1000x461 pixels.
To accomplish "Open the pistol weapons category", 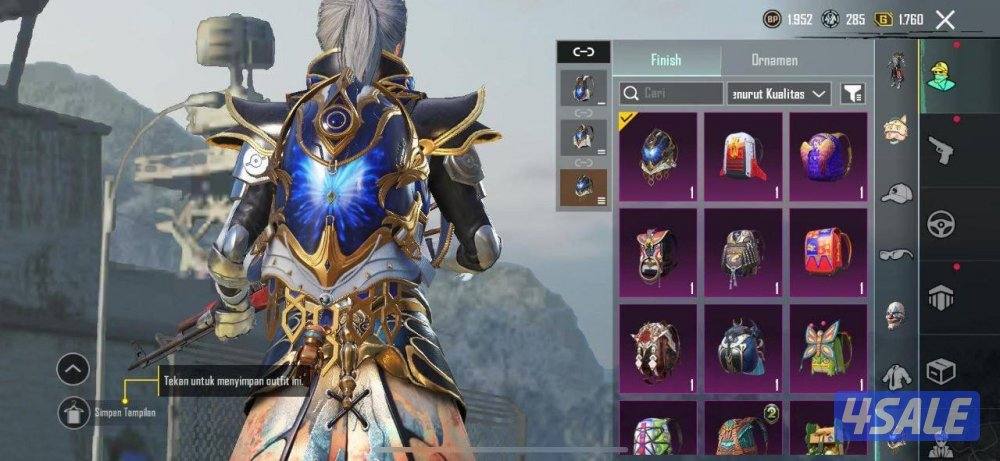I will tap(940, 152).
